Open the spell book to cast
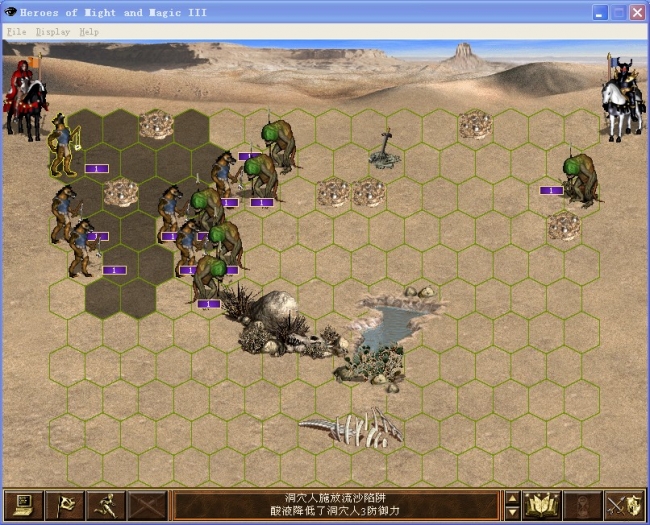This screenshot has height=525, width=650. coord(543,505)
